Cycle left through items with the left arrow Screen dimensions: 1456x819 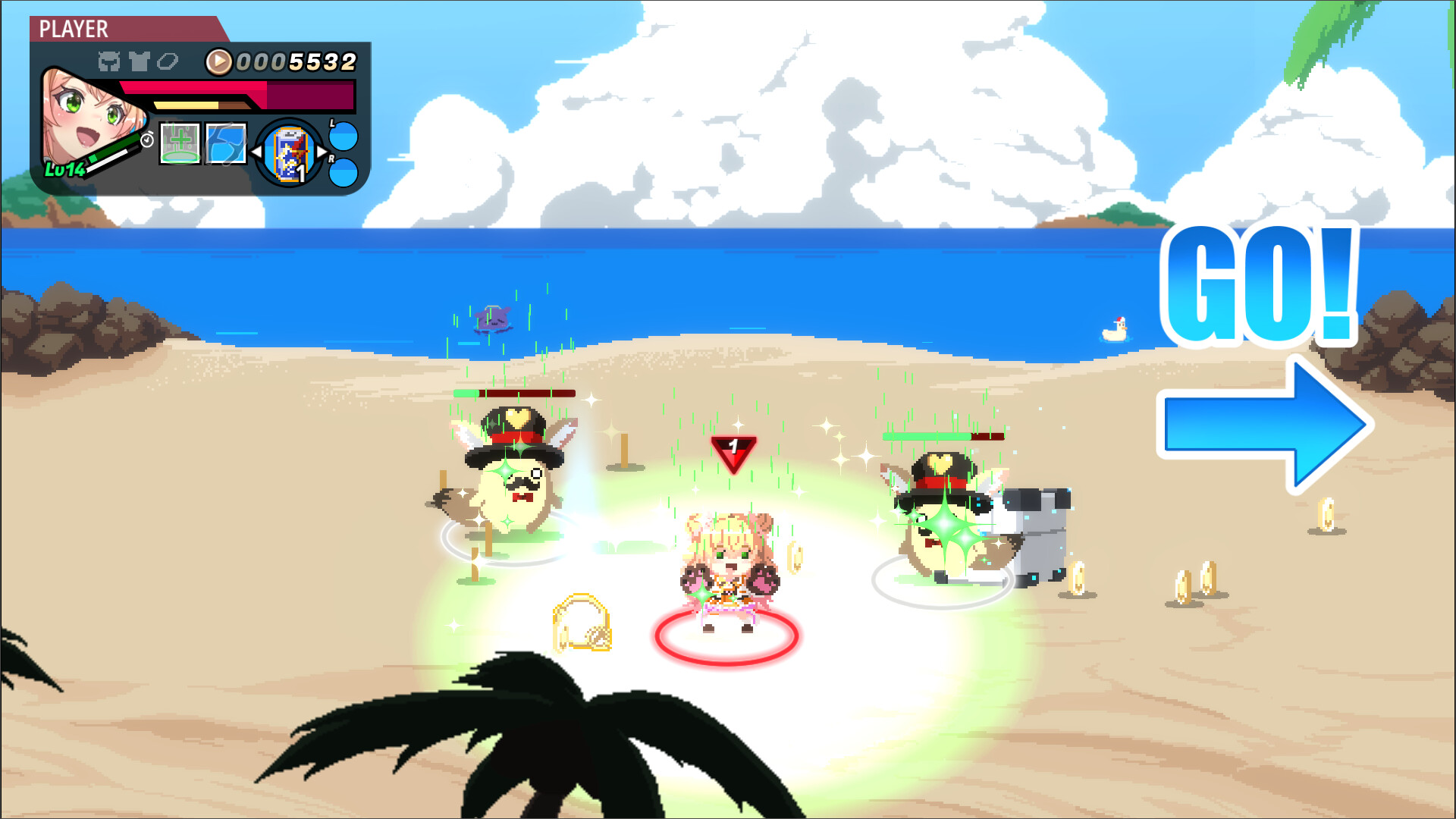[x=256, y=152]
